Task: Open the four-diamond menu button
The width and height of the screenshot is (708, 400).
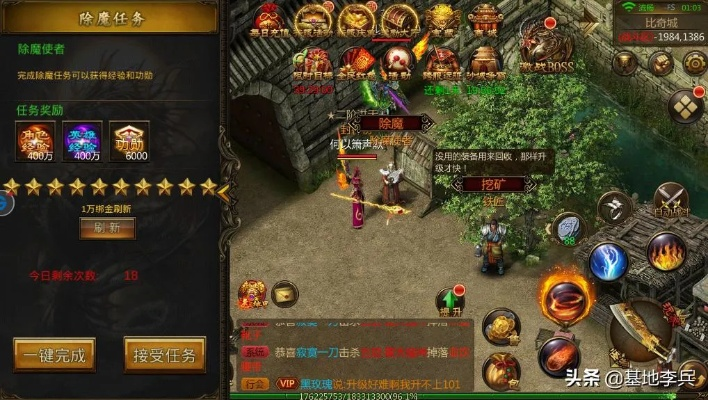Action: pyautogui.click(x=685, y=105)
